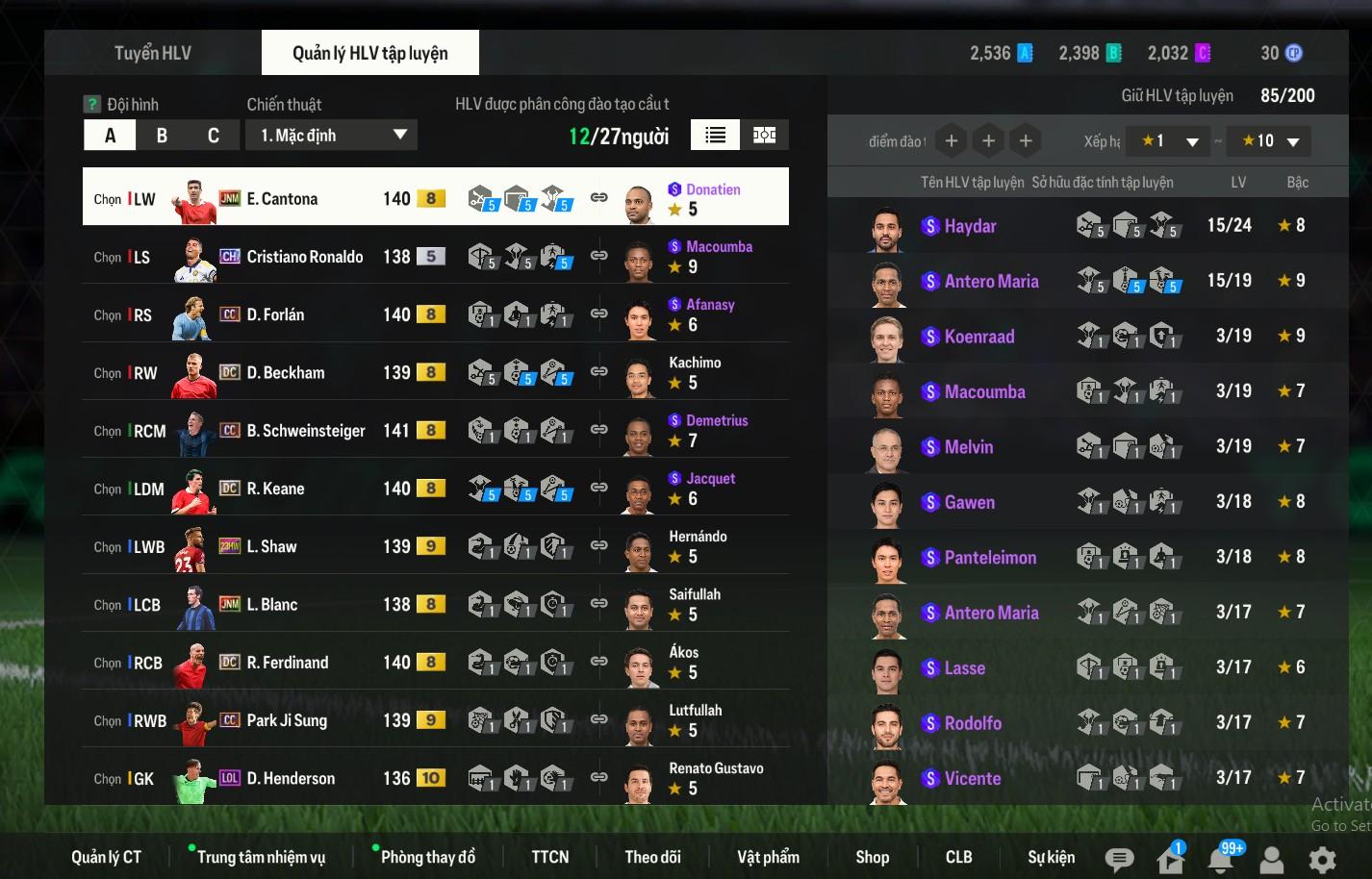Screen dimensions: 1372x879
Task: Show notifications via the bell icon
Action: click(1221, 859)
